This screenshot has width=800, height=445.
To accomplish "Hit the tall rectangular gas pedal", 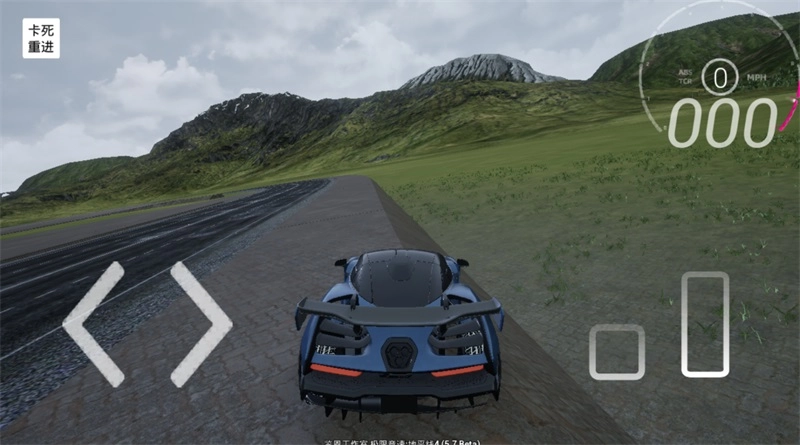I will point(705,324).
